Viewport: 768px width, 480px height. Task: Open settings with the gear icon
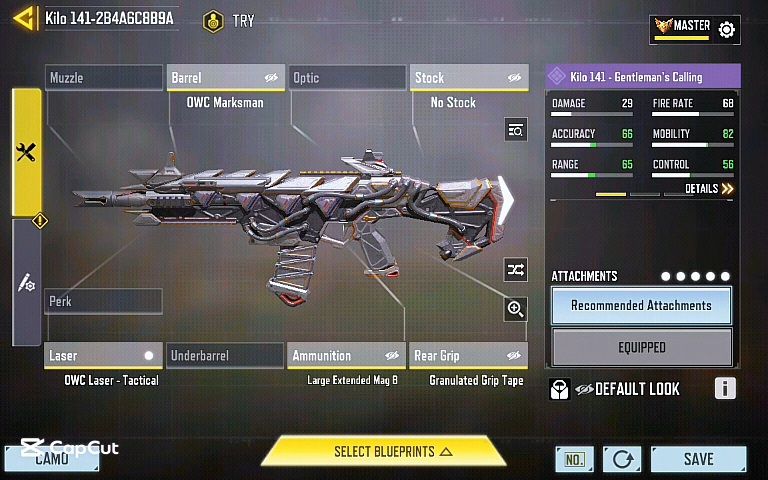click(x=727, y=30)
